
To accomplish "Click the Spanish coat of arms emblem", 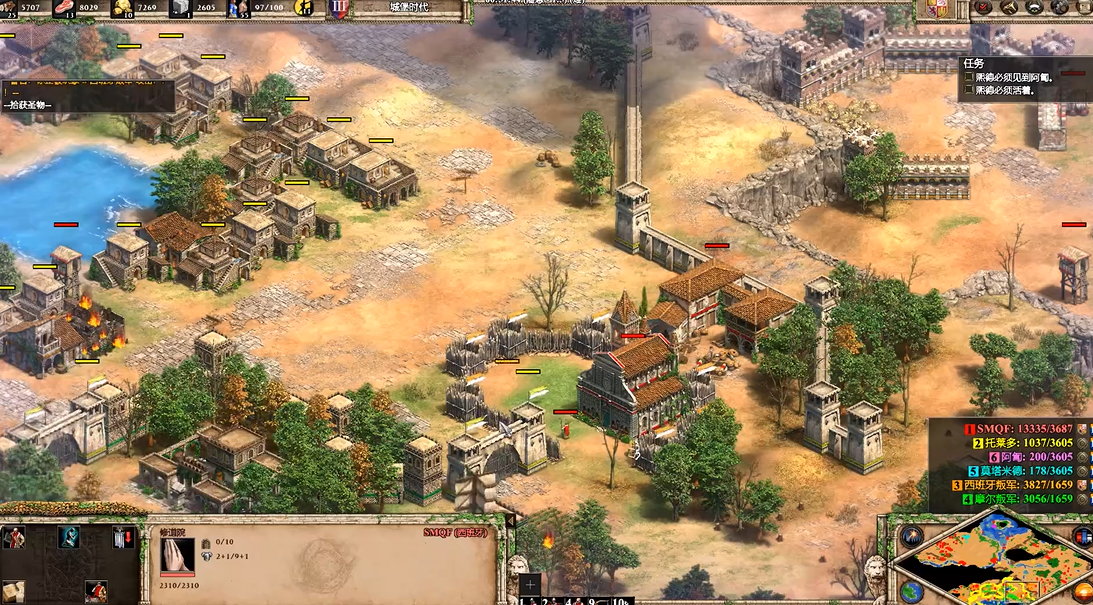I will (937, 10).
